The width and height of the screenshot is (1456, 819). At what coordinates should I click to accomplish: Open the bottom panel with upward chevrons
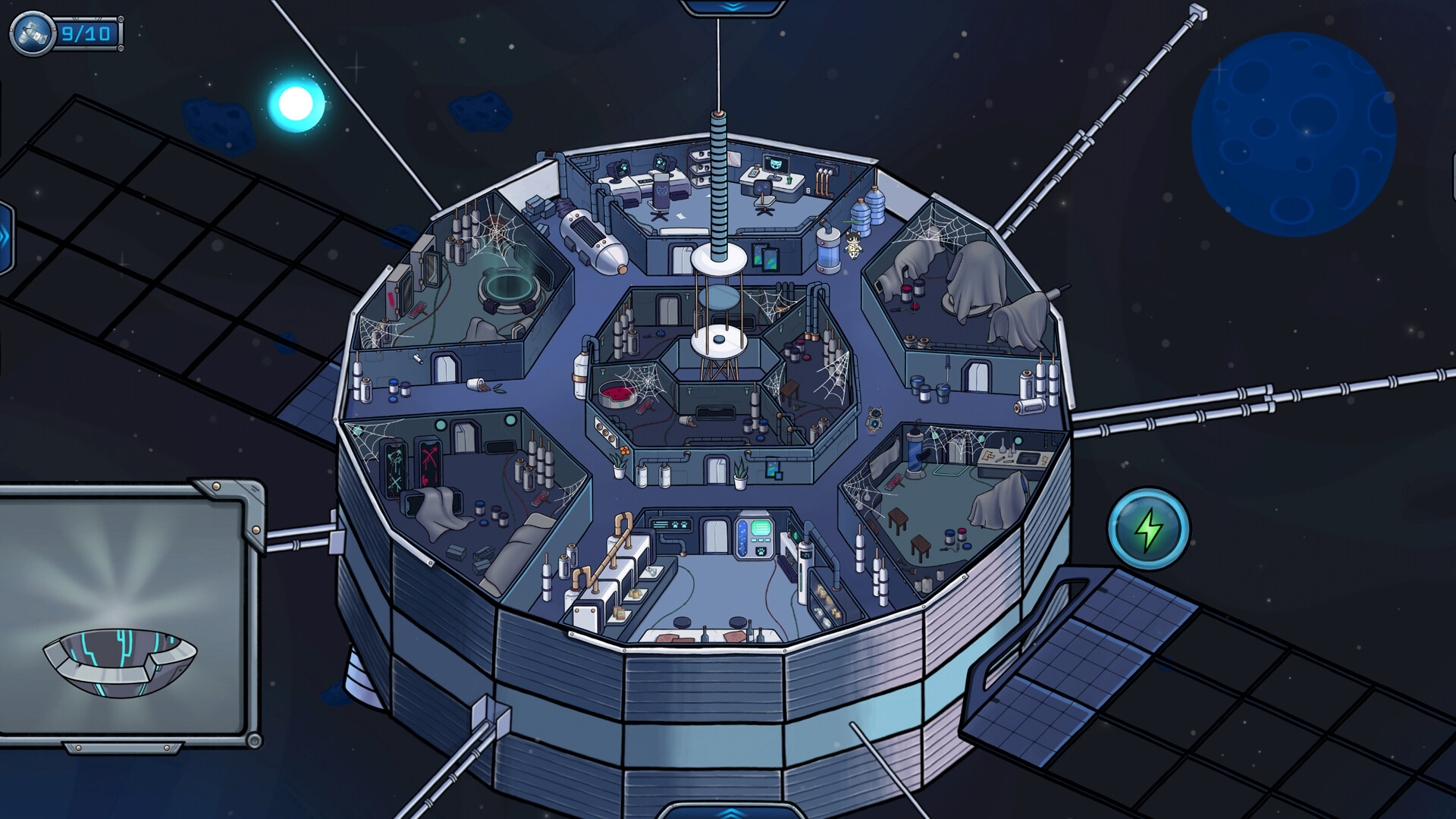[x=730, y=813]
